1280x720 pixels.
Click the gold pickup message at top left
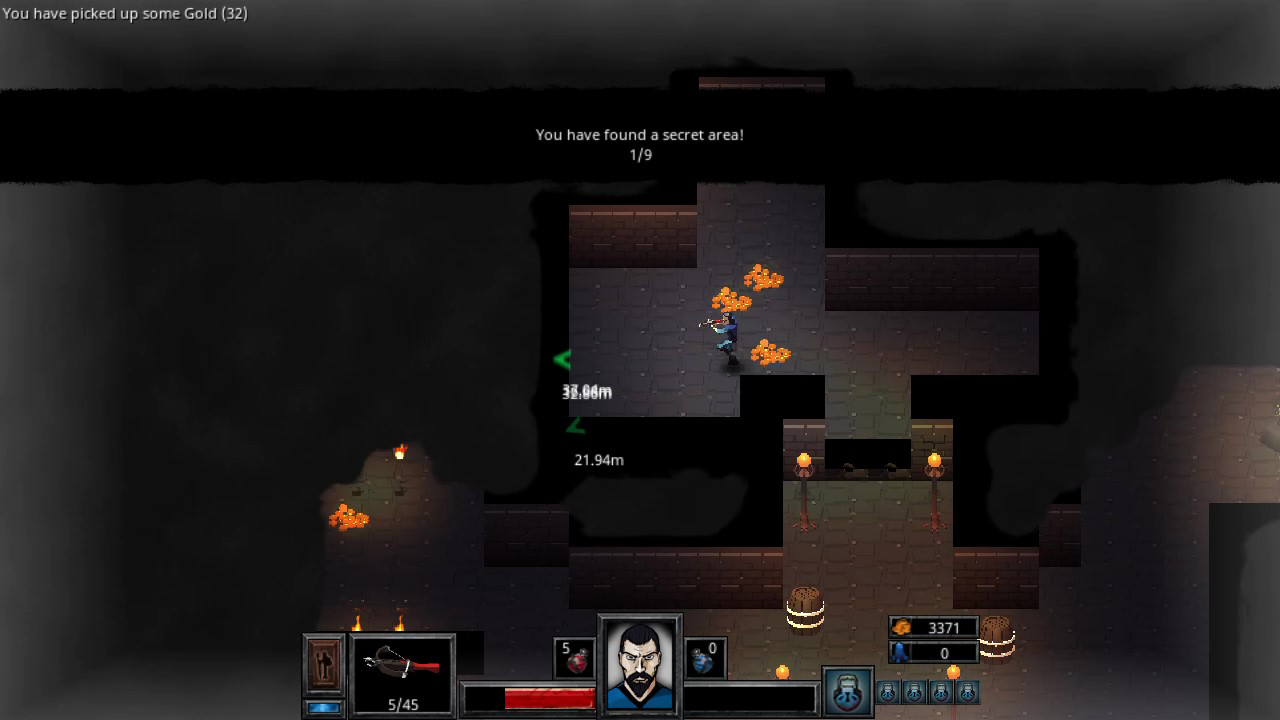[x=125, y=13]
